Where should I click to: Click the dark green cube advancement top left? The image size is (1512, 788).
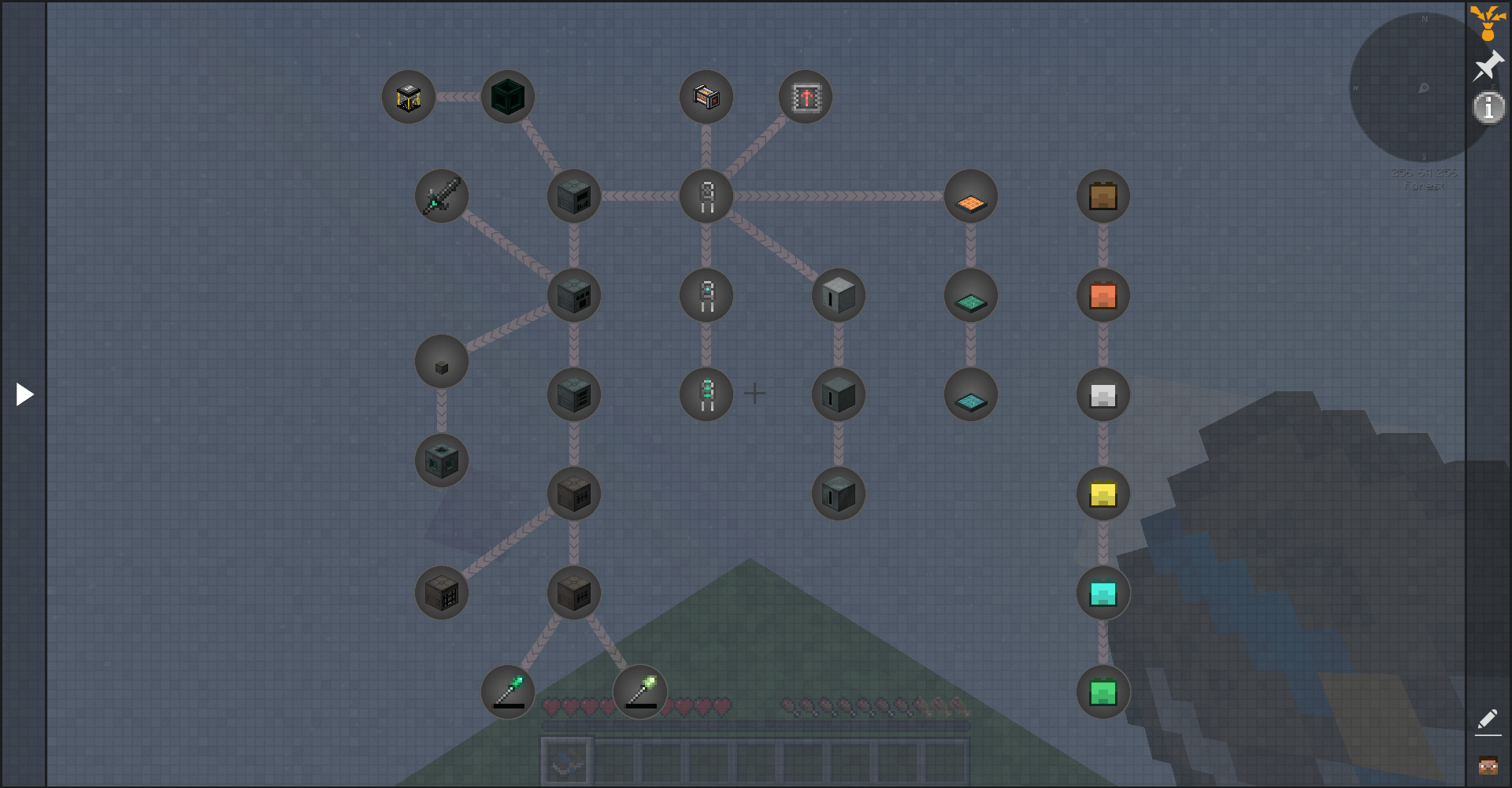tap(507, 97)
